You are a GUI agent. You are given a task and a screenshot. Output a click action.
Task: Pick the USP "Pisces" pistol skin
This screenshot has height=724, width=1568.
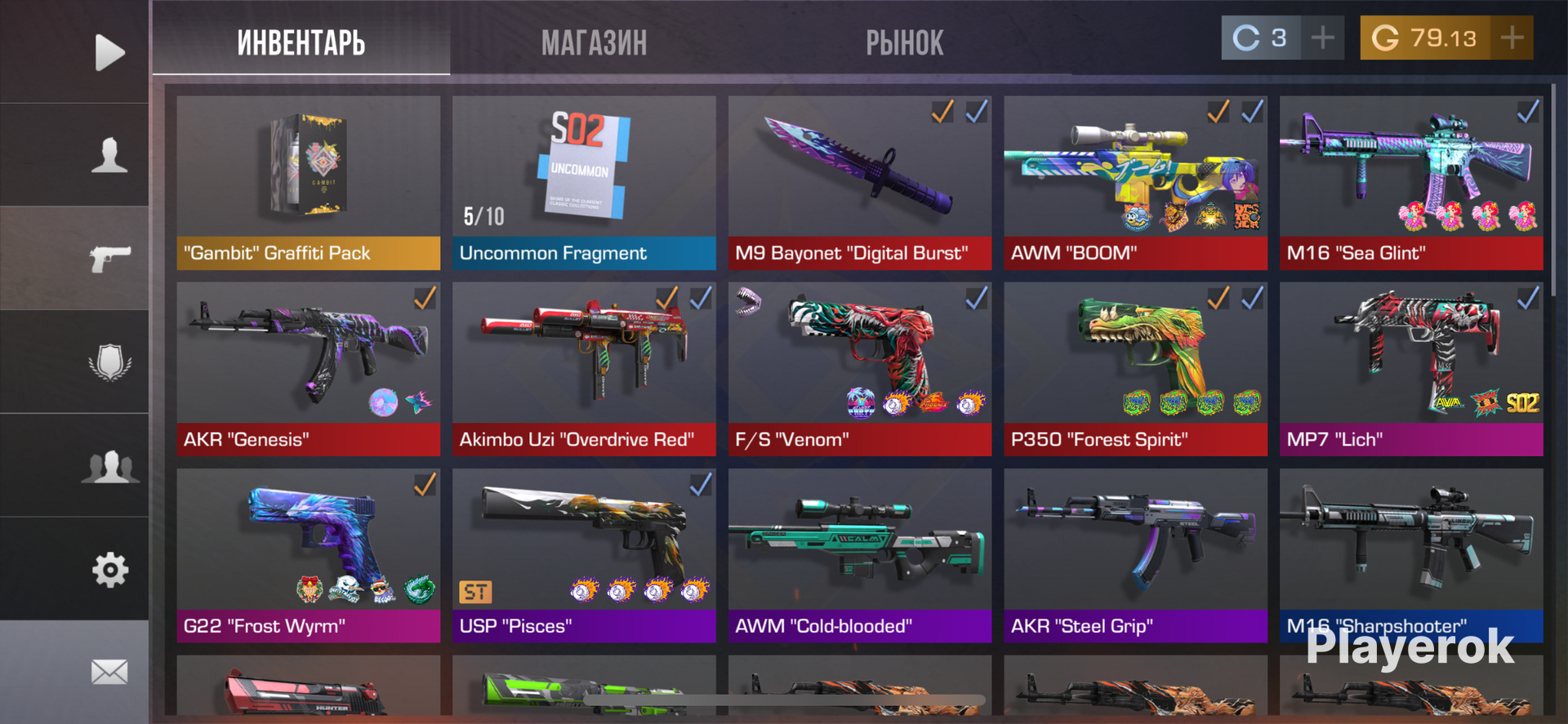pyautogui.click(x=583, y=555)
